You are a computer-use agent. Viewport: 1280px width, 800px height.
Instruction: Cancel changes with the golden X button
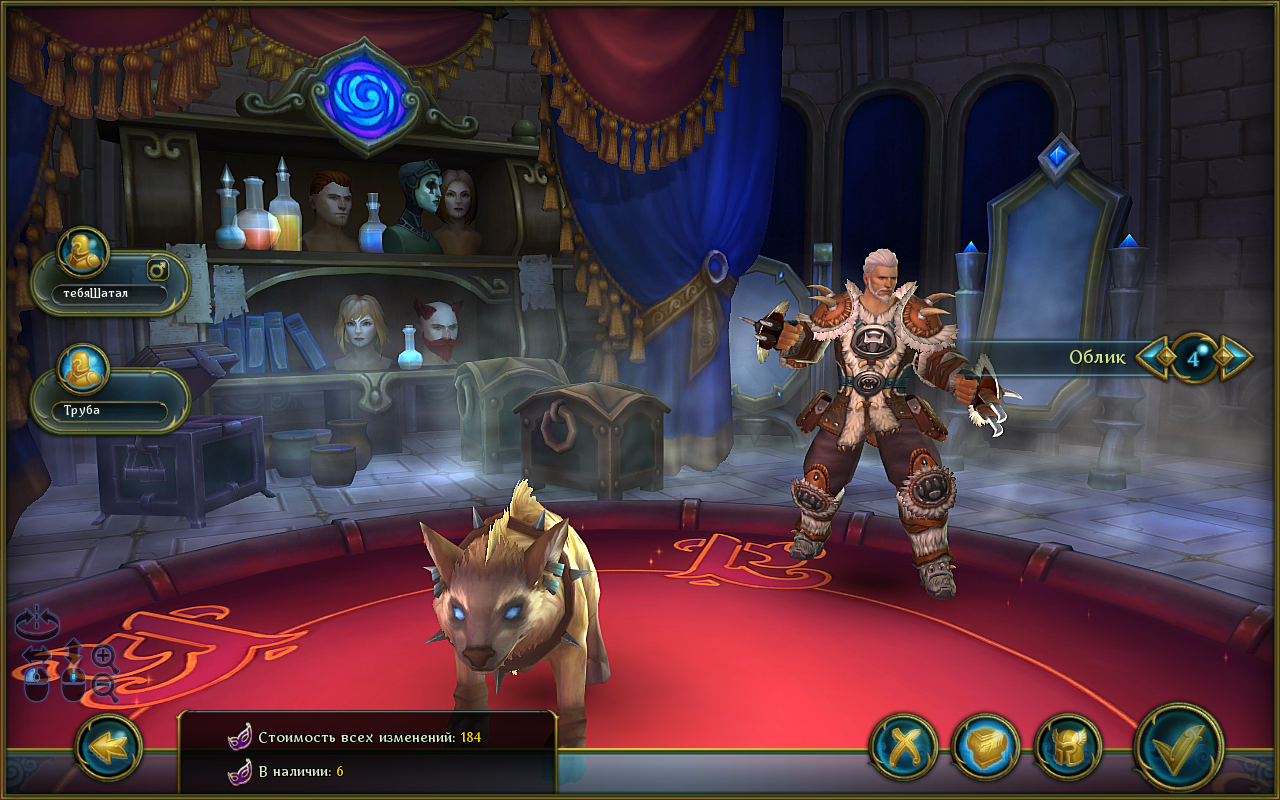(x=903, y=746)
